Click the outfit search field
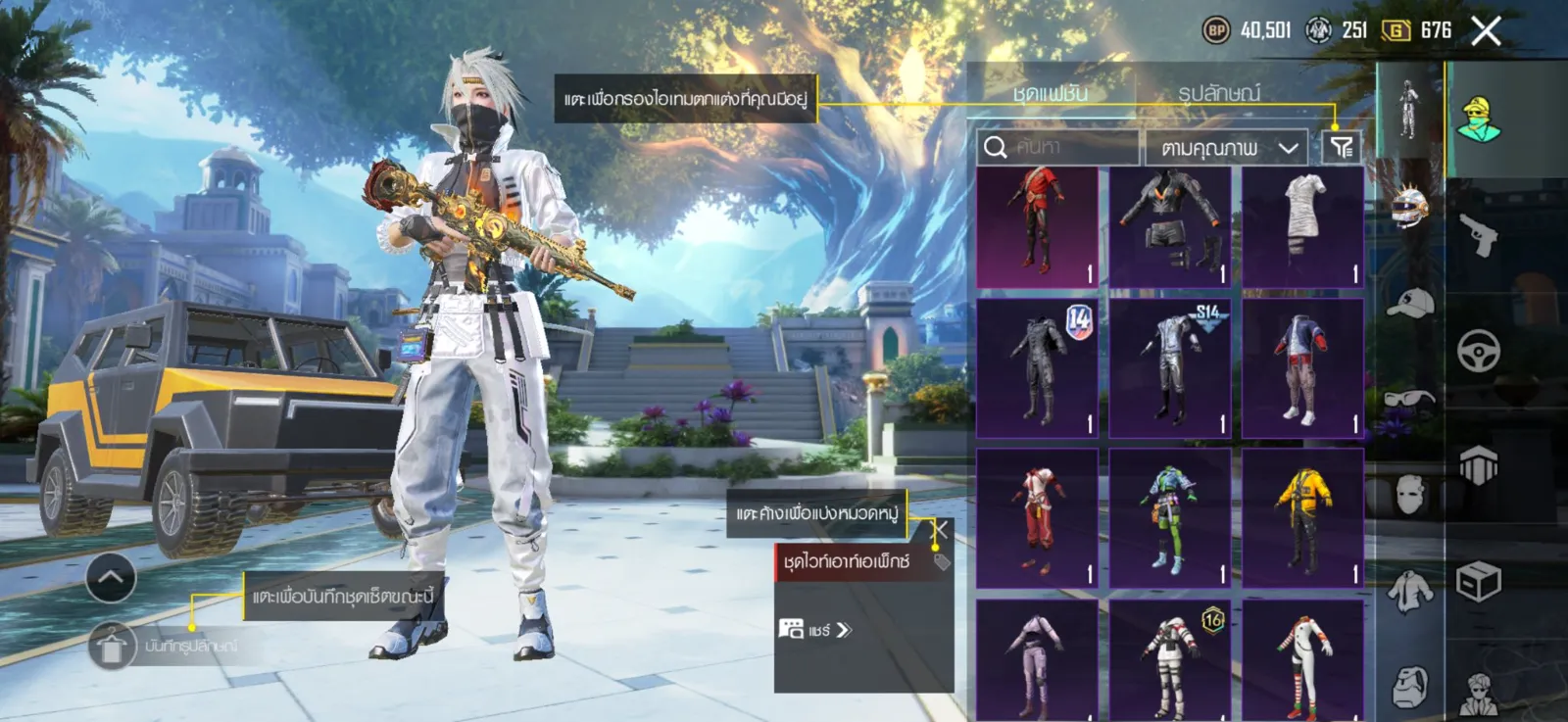This screenshot has width=1568, height=722. [1058, 148]
